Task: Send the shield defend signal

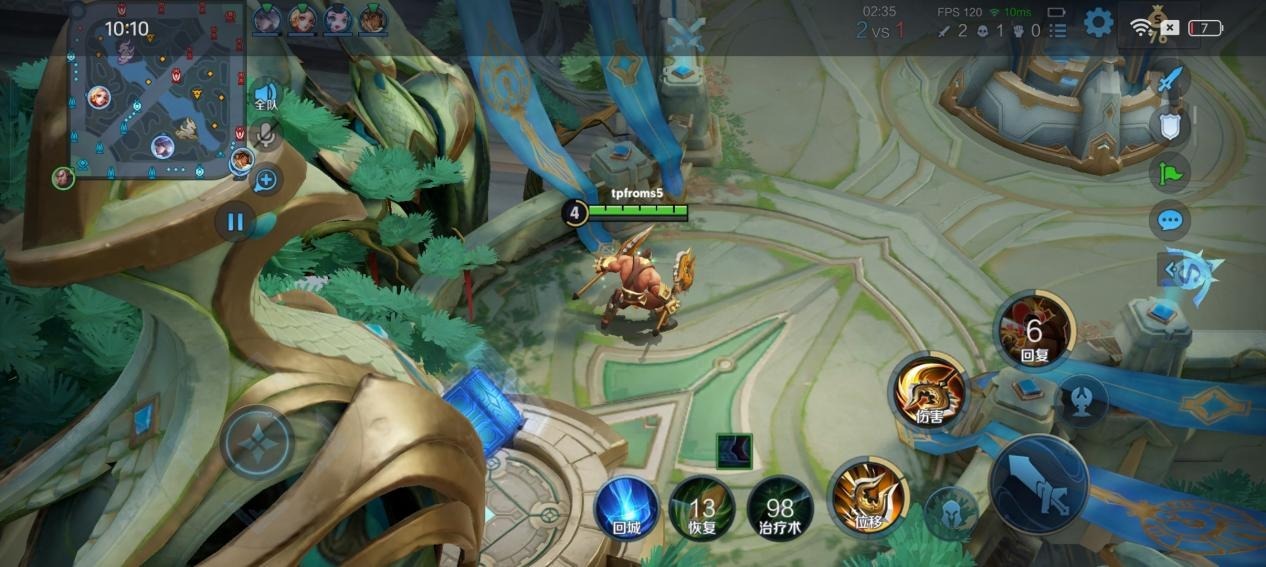Action: (1169, 127)
